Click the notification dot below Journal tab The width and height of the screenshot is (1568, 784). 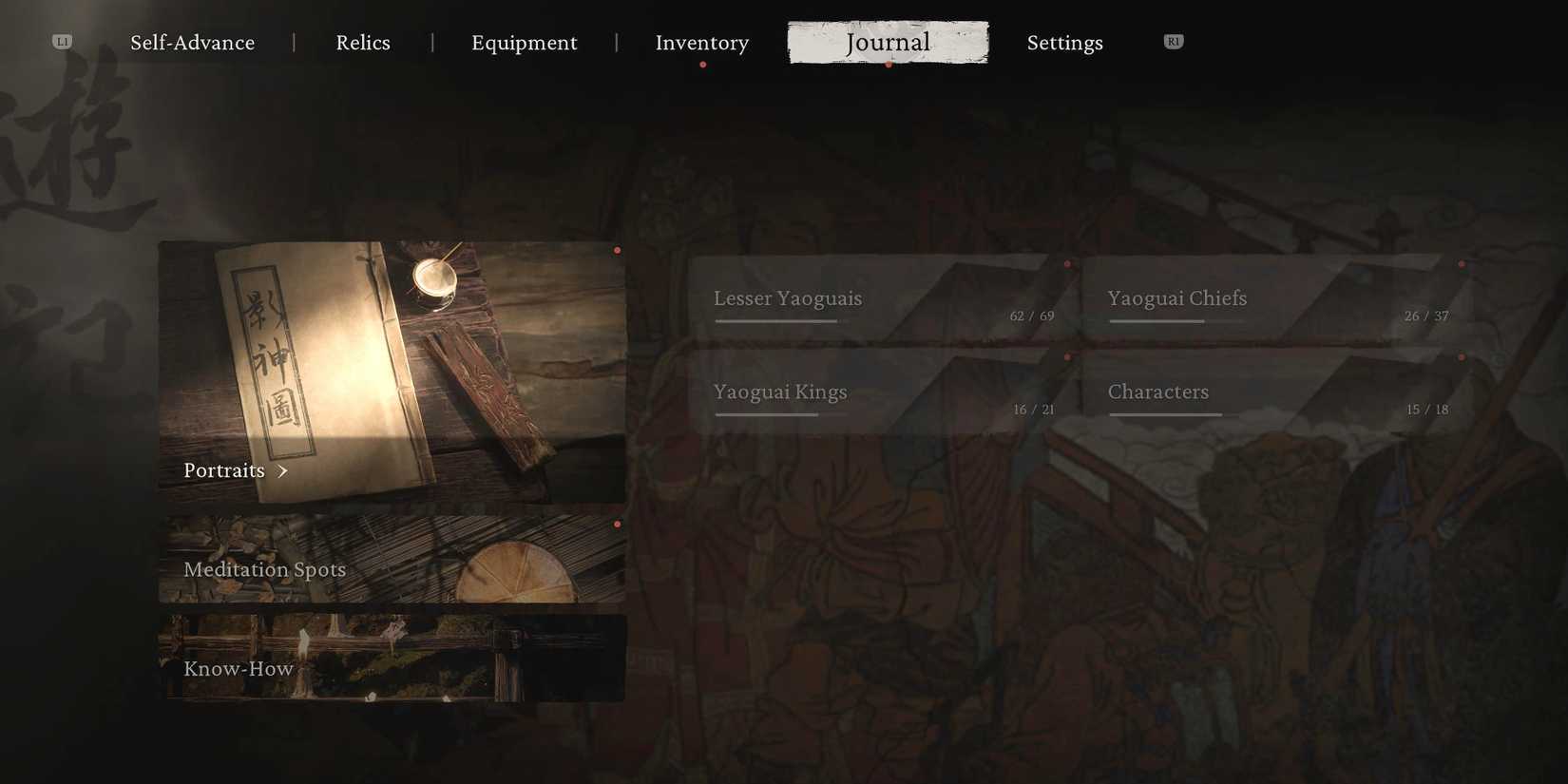point(889,65)
